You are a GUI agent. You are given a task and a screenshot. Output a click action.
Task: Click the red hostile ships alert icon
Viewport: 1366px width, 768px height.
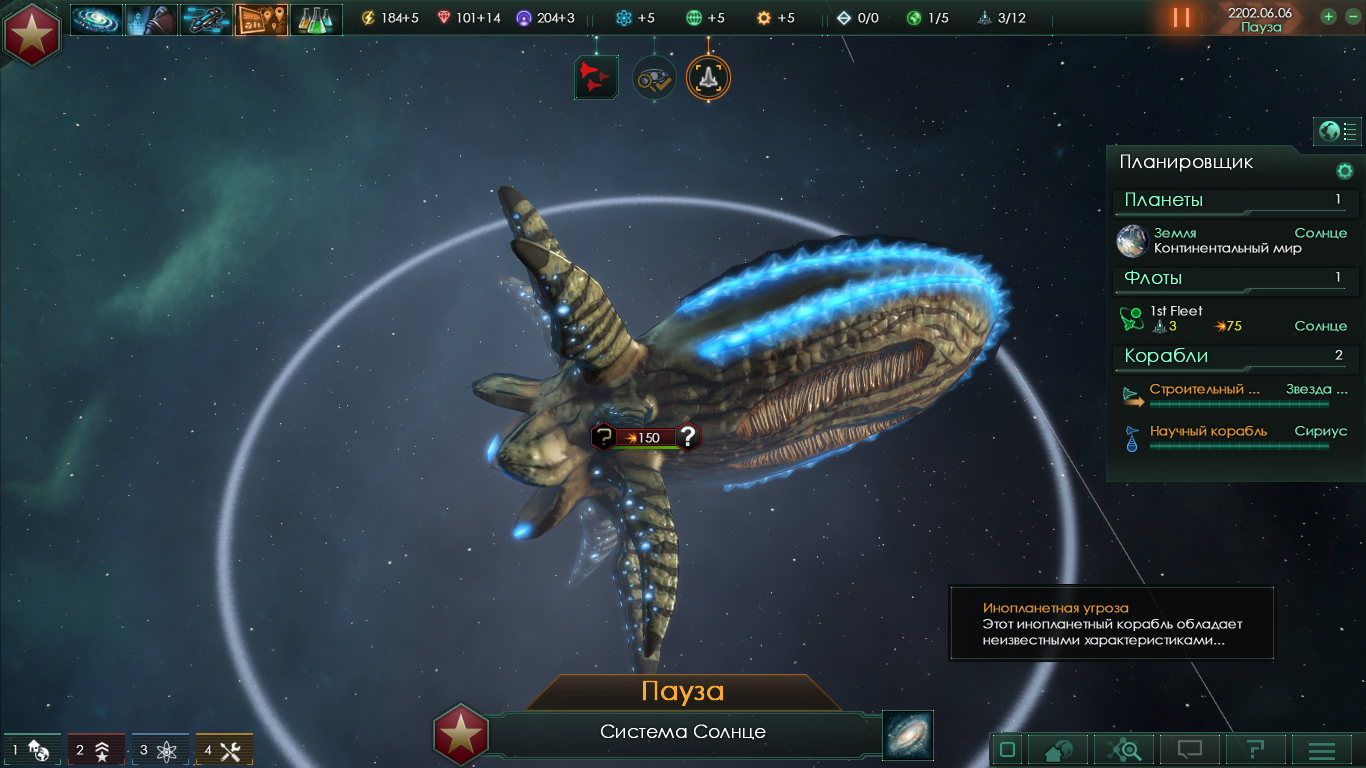pos(596,77)
